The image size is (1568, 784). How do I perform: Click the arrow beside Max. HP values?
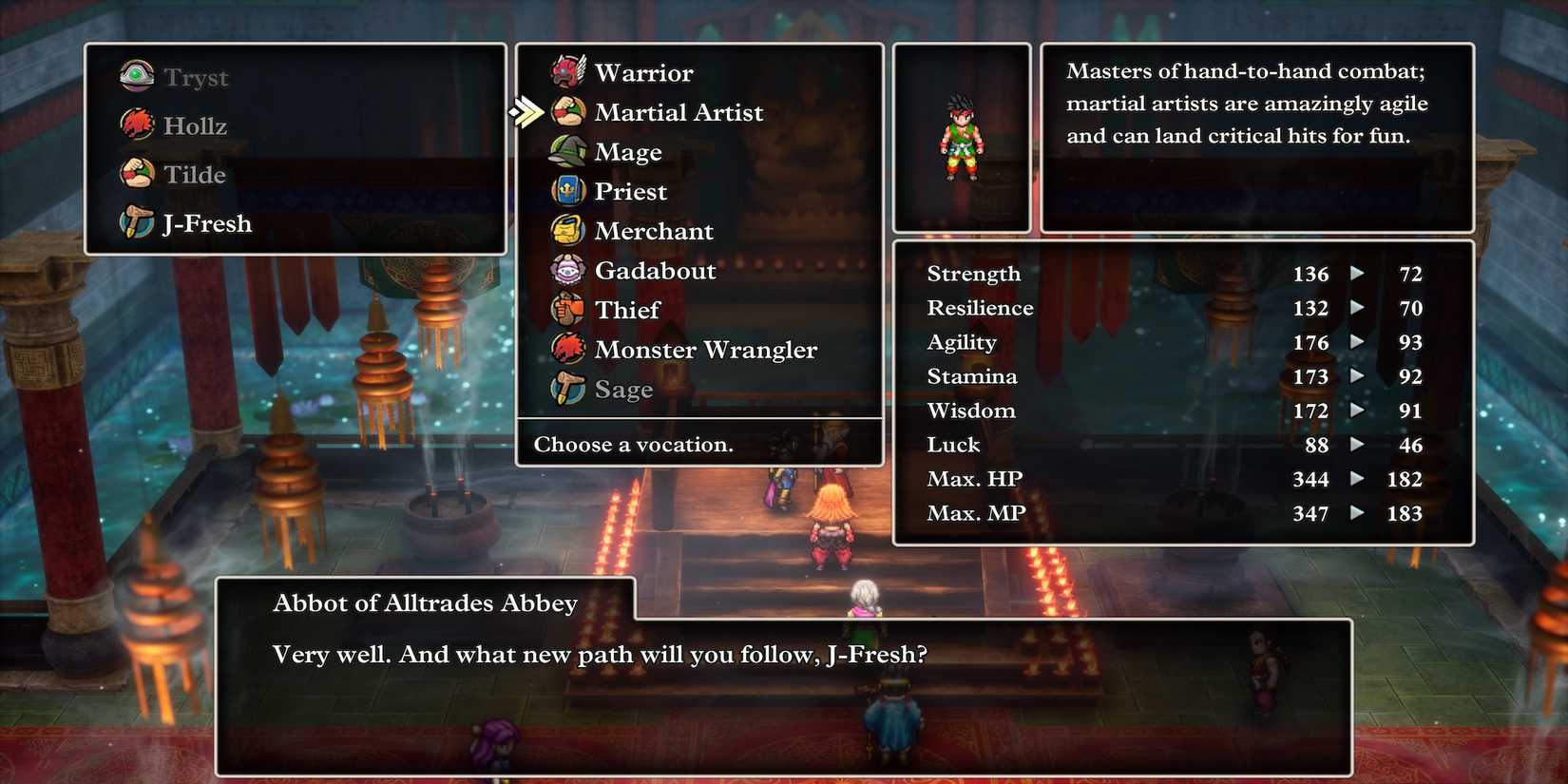1357,480
